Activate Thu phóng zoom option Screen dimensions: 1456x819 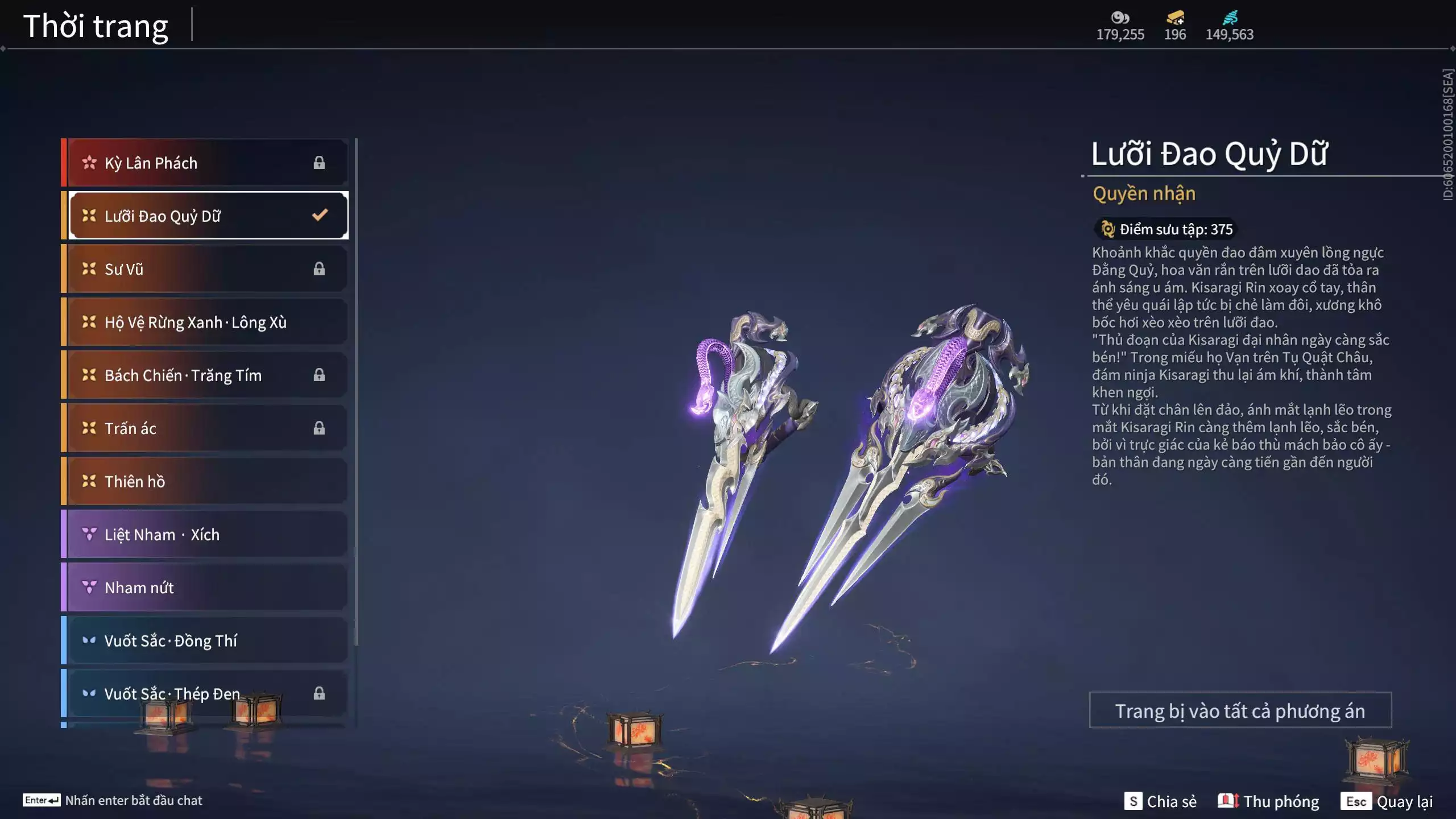1268,801
